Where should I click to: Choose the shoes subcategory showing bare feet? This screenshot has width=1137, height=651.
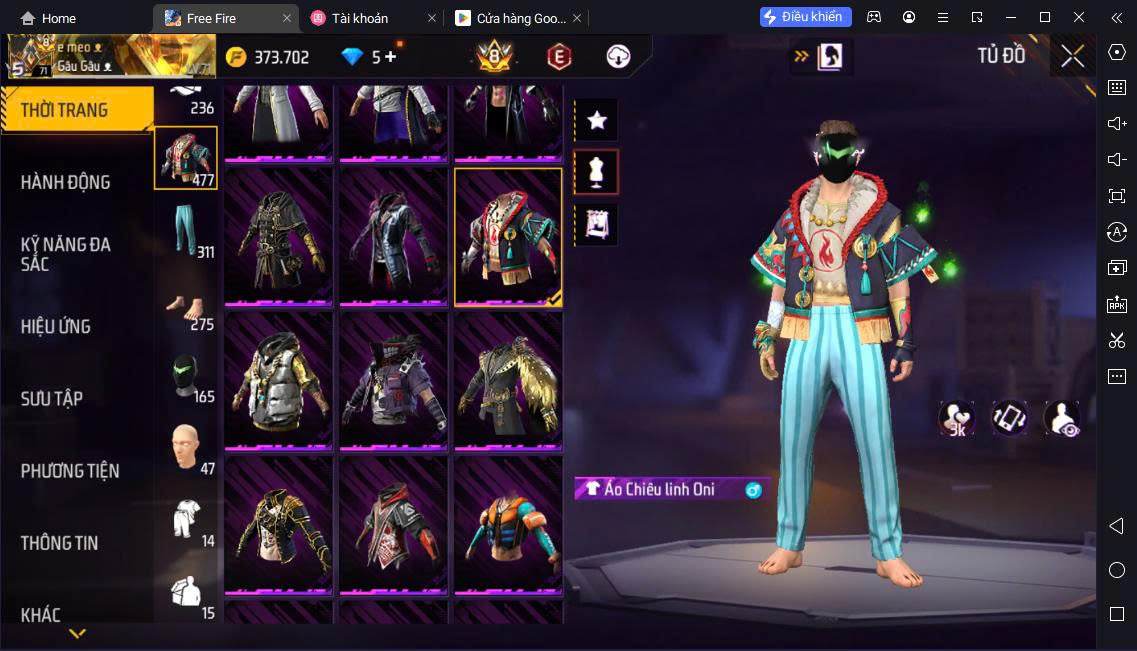tap(185, 304)
